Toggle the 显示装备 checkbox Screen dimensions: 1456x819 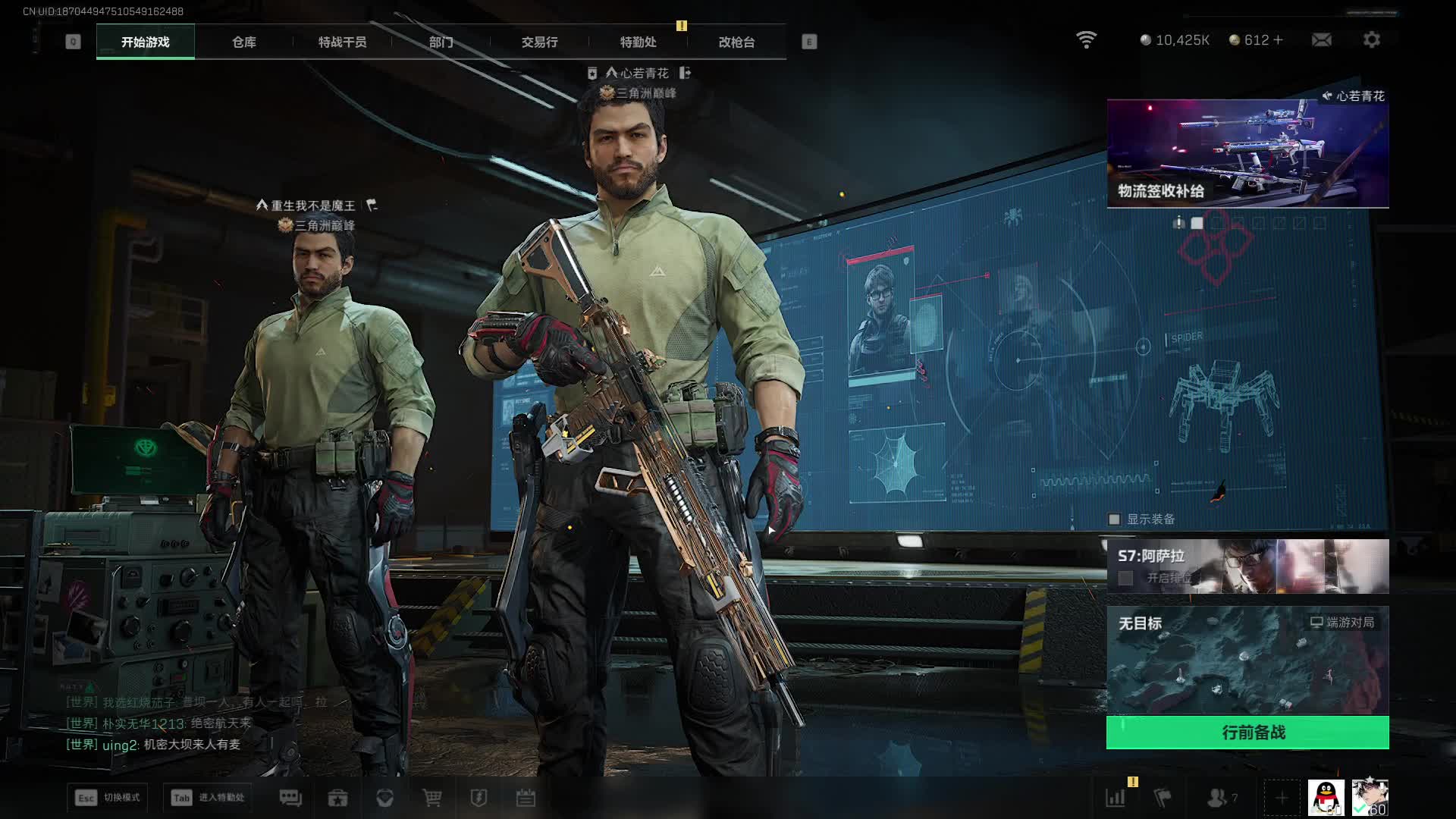point(1114,519)
